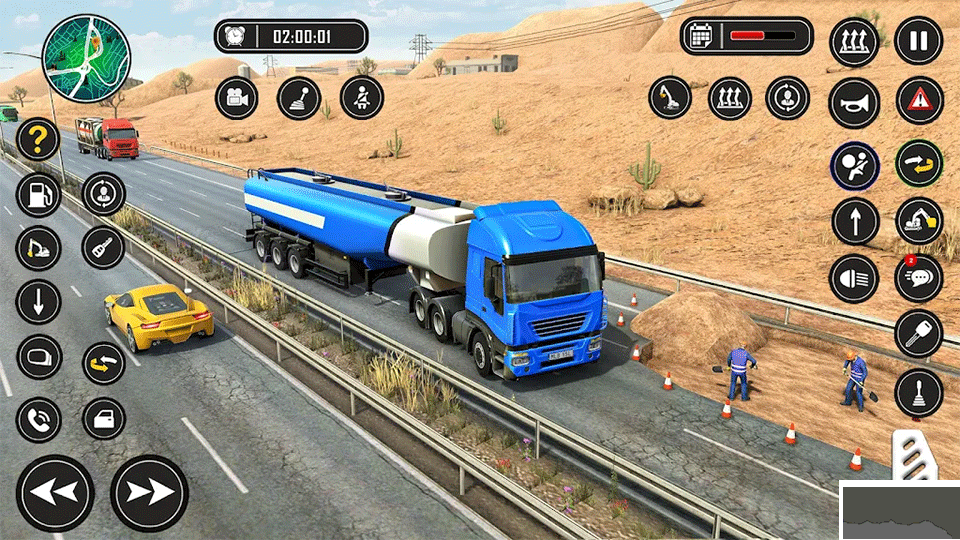Screen dimensions: 960x540
Task: Pause the game
Action: pyautogui.click(x=918, y=42)
